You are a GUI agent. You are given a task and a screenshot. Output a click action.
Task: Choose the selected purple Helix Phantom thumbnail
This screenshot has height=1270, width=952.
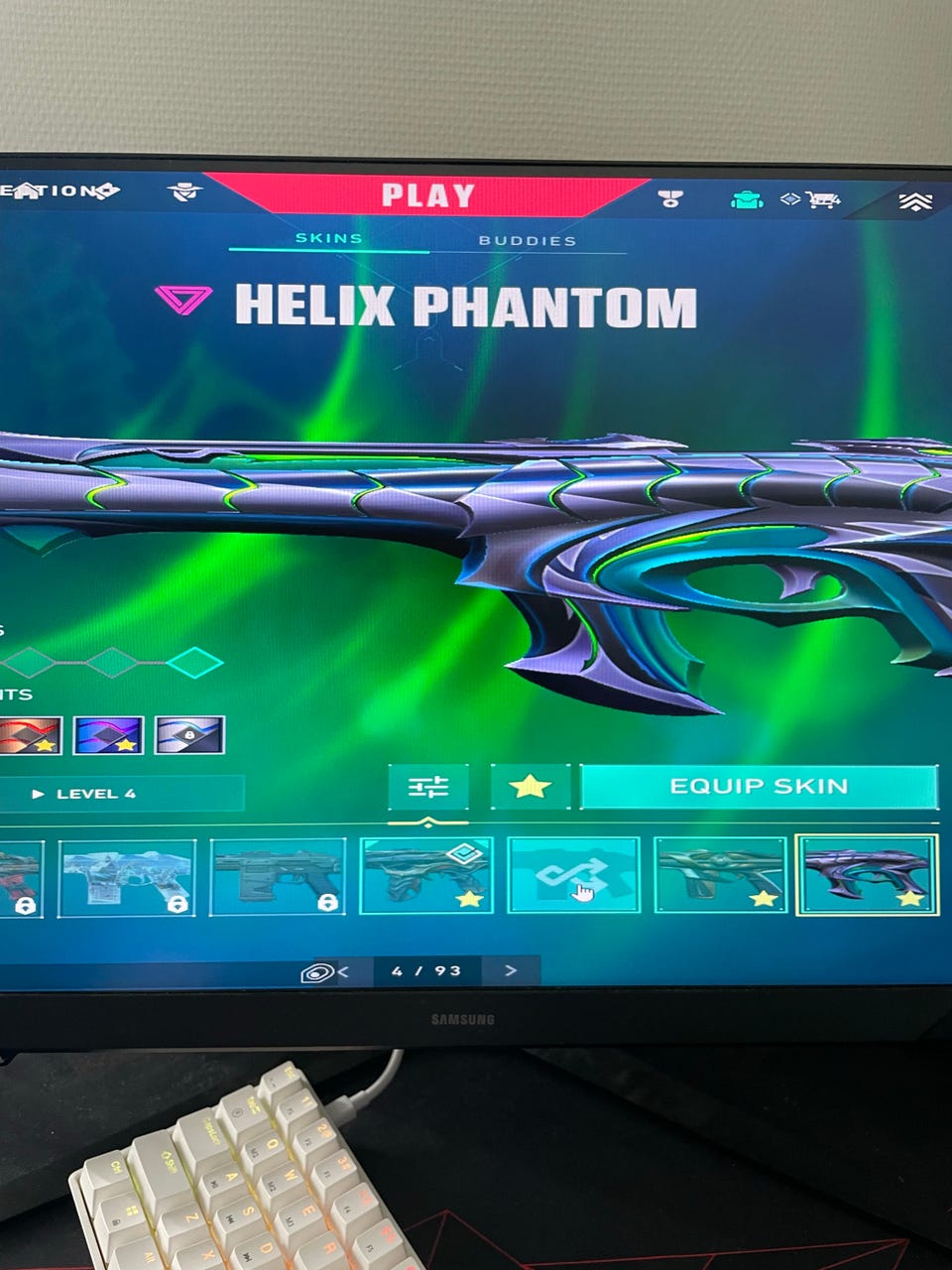pyautogui.click(x=867, y=874)
